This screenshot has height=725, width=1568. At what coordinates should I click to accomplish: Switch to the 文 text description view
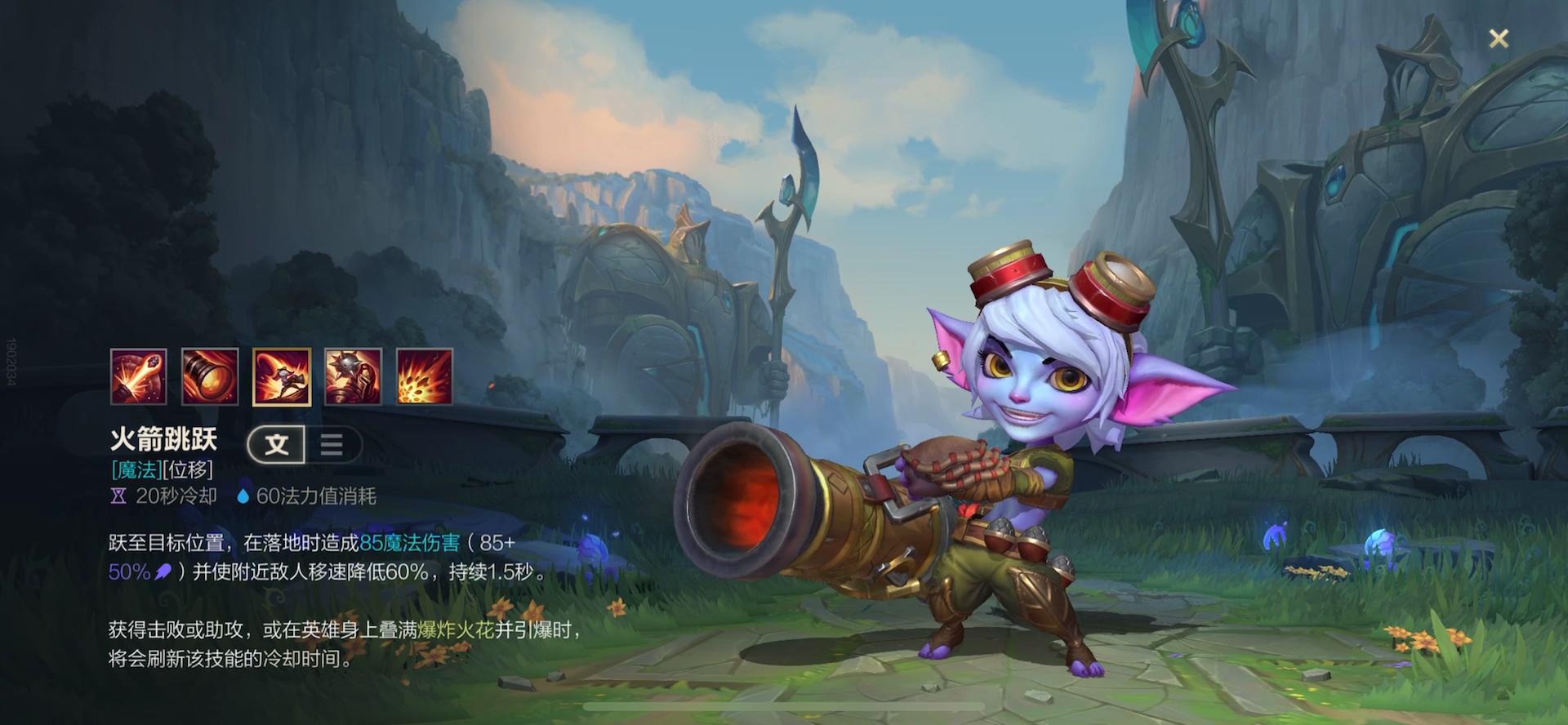pos(277,444)
